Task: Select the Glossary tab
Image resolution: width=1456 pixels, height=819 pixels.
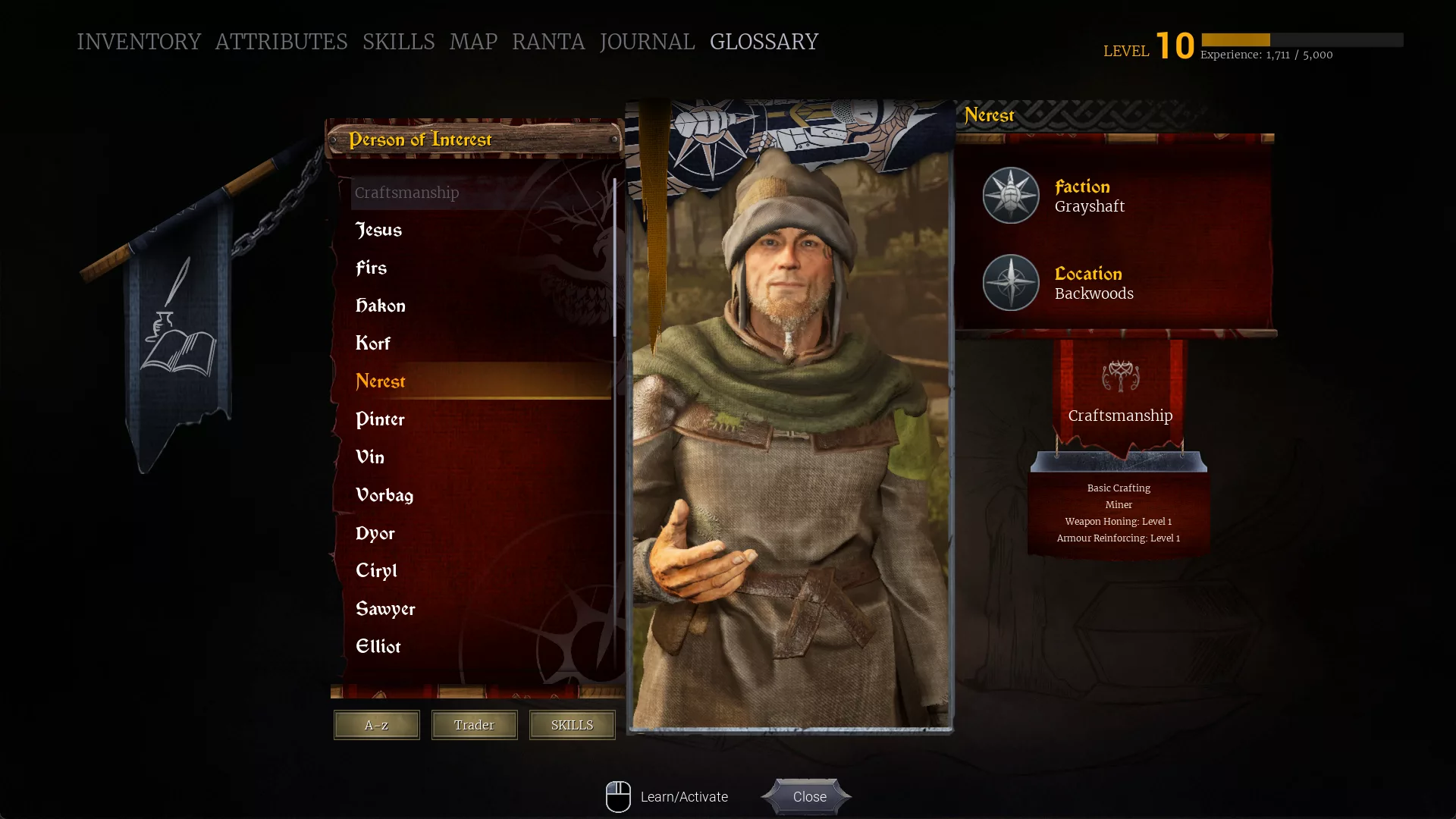Action: tap(764, 42)
